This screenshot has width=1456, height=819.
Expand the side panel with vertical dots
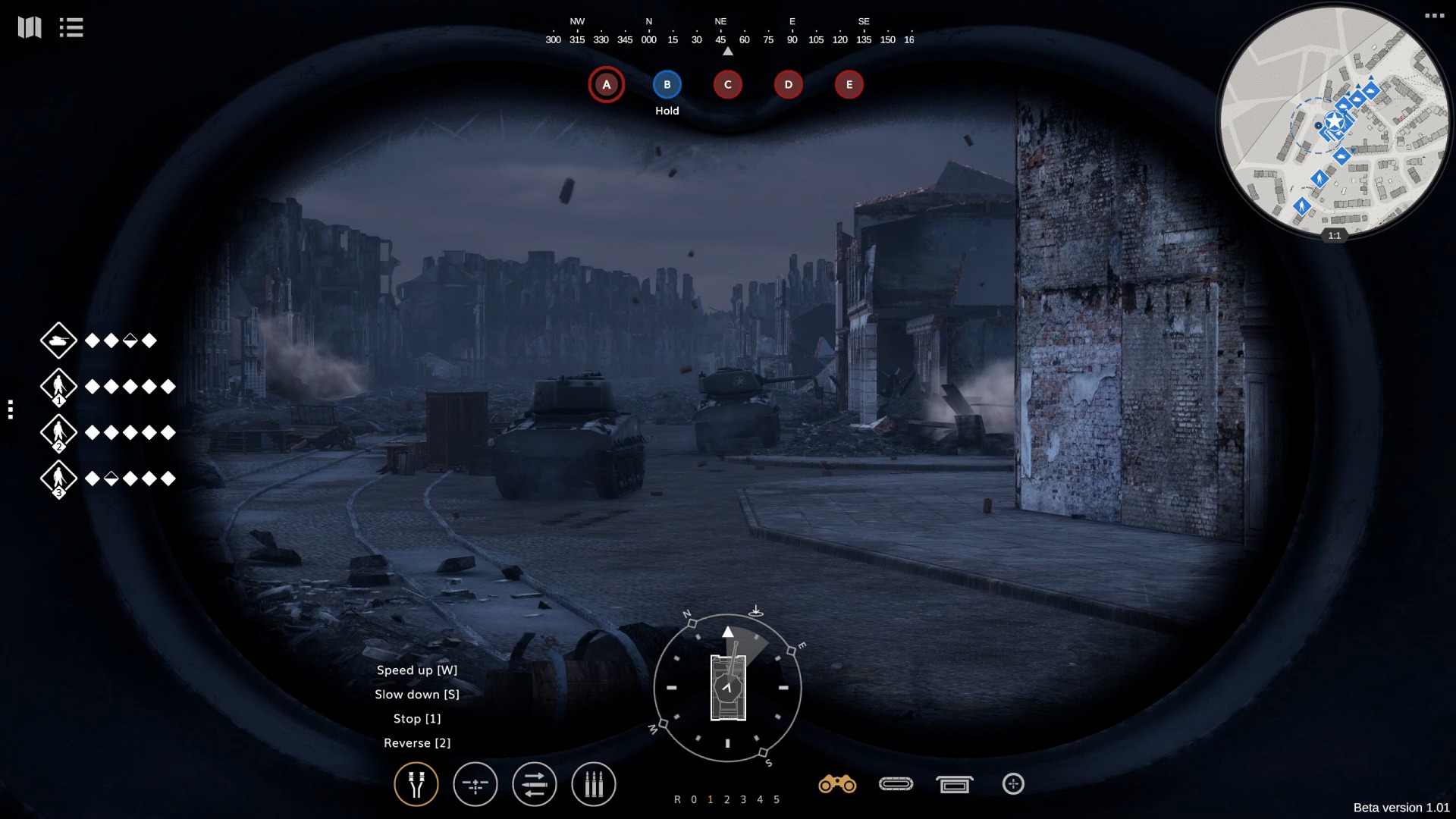tap(11, 408)
